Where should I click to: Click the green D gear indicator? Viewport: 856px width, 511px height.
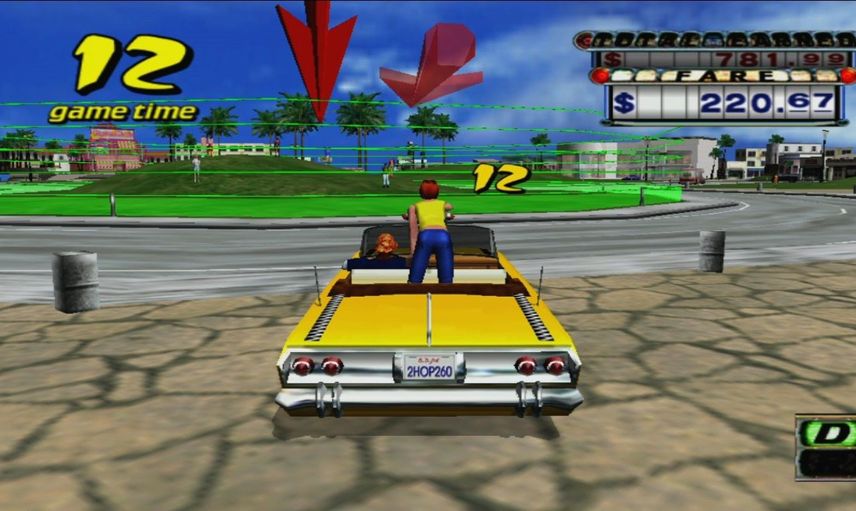828,433
